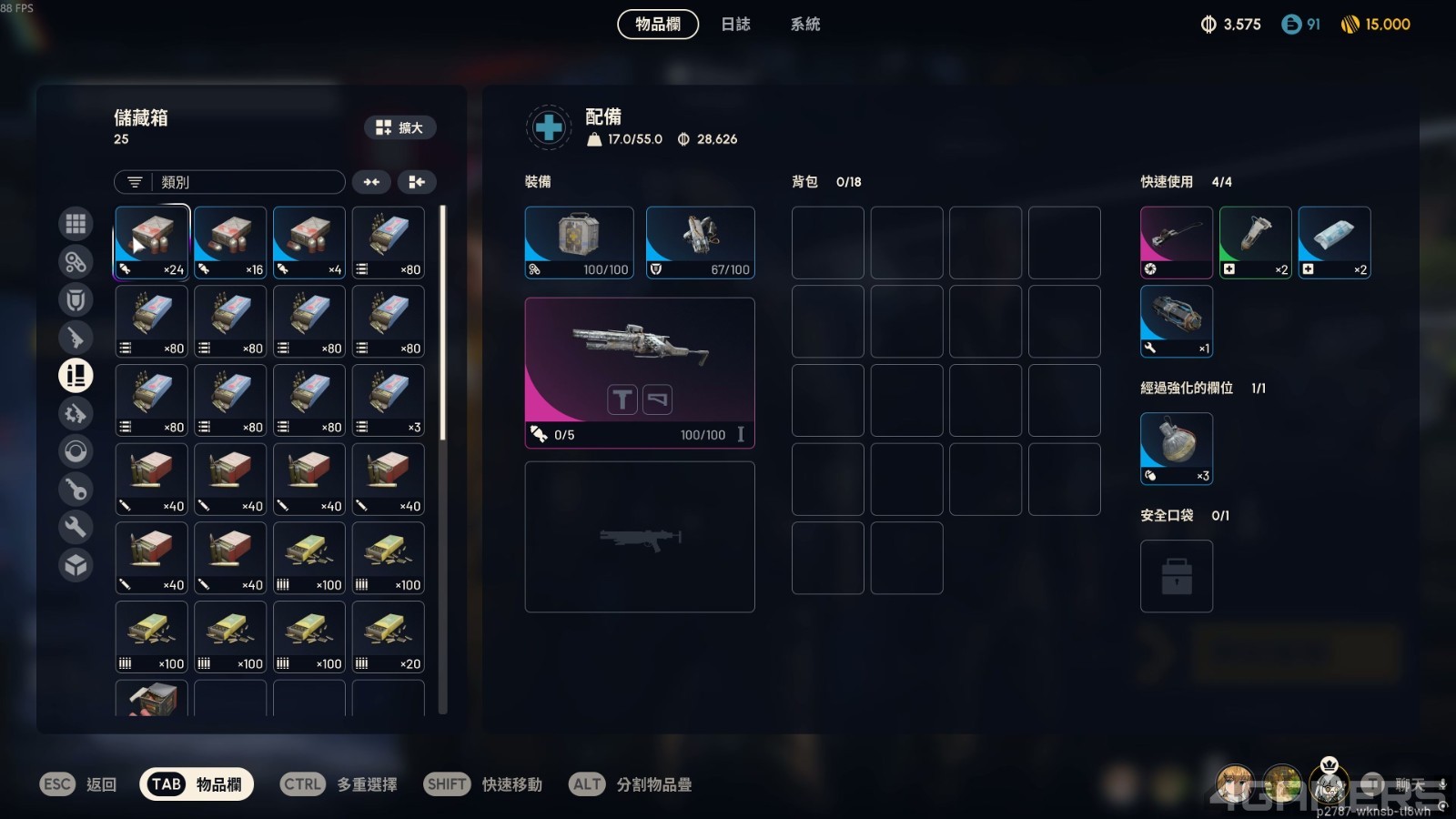Click the 擴大 stash expand button
1456x819 pixels.
[400, 127]
